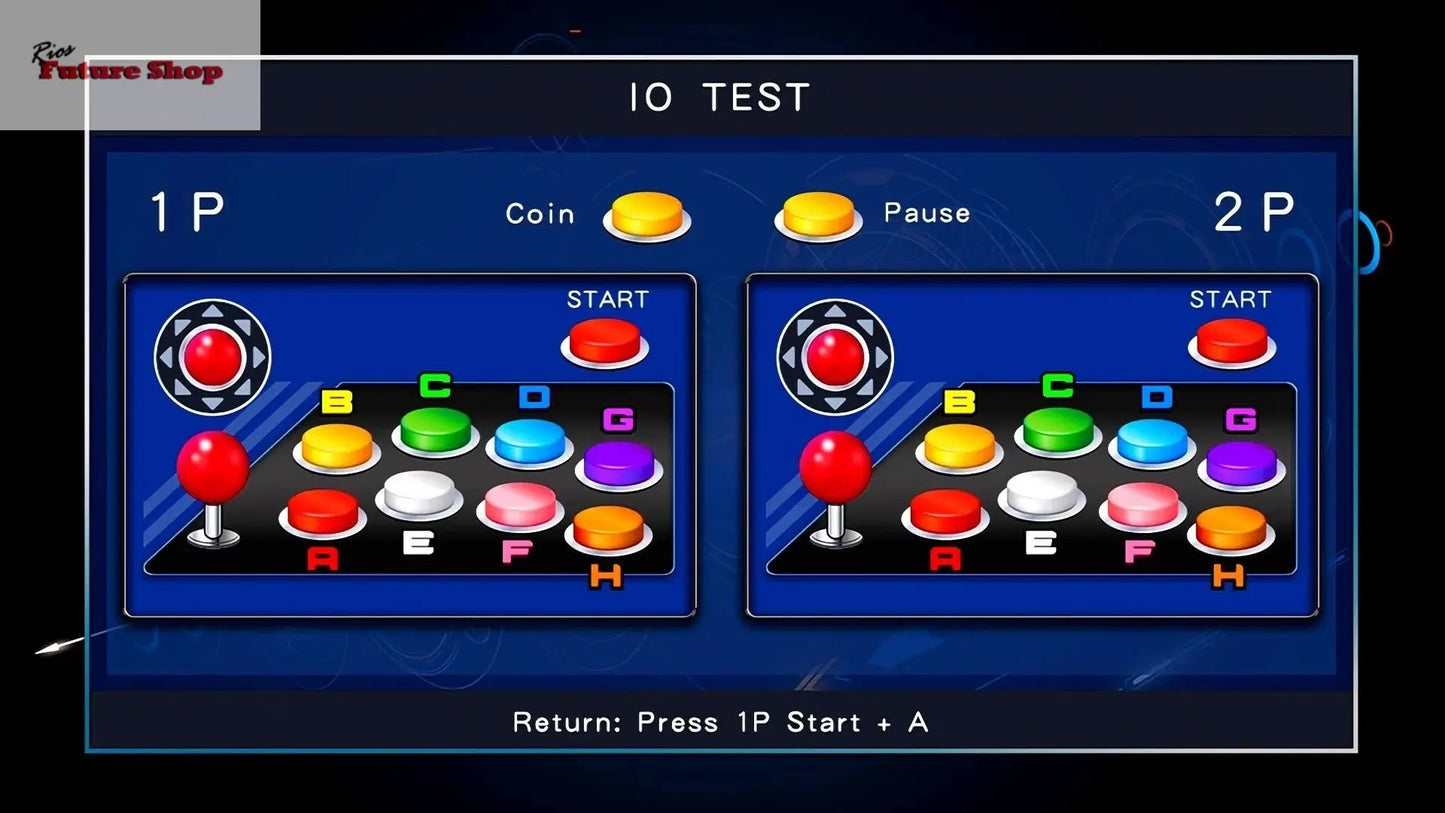Screen dimensions: 1445x813
Task: Click the Future Shop logo
Action: (x=127, y=71)
